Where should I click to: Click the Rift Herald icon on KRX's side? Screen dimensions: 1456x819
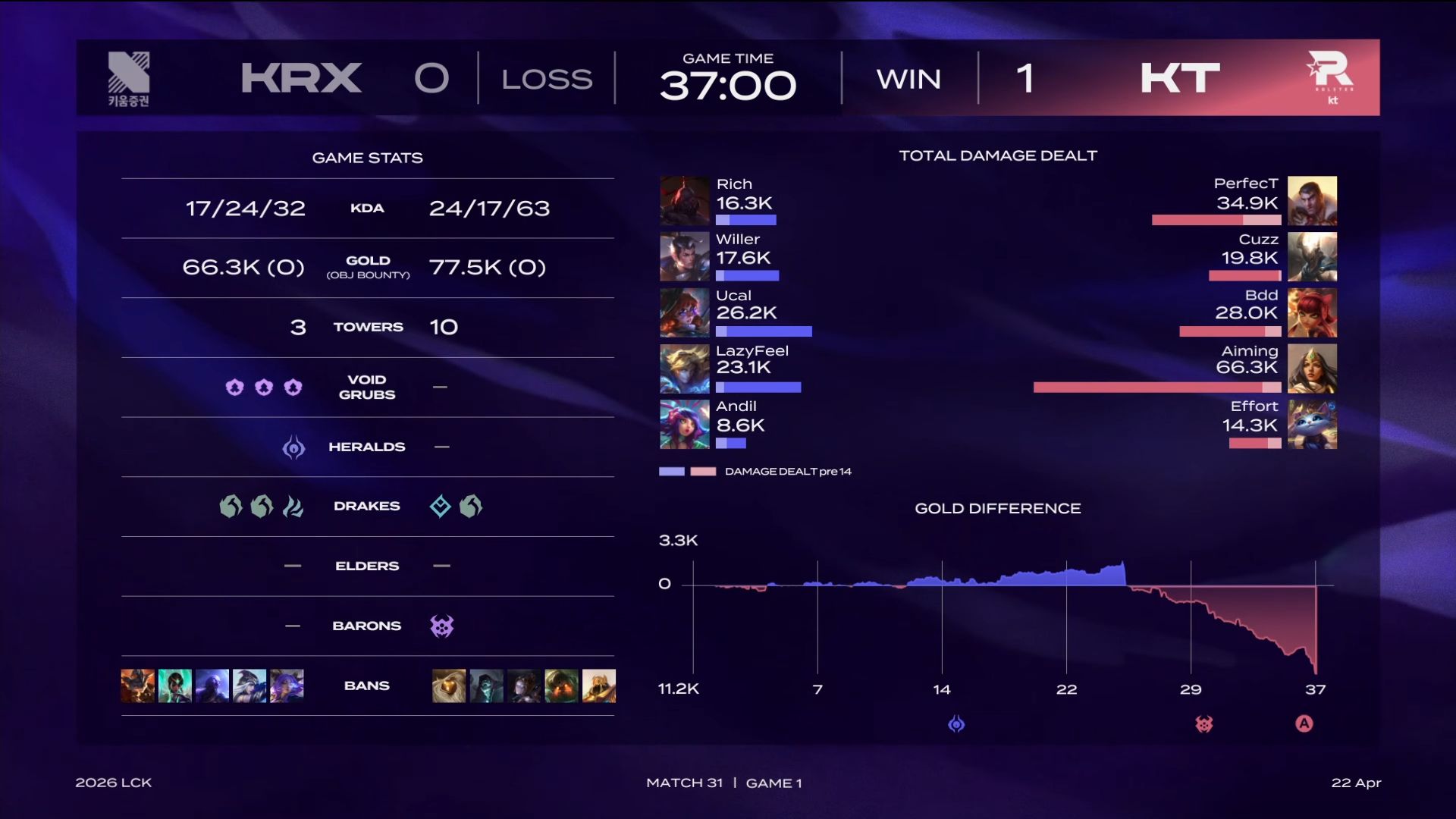[293, 447]
